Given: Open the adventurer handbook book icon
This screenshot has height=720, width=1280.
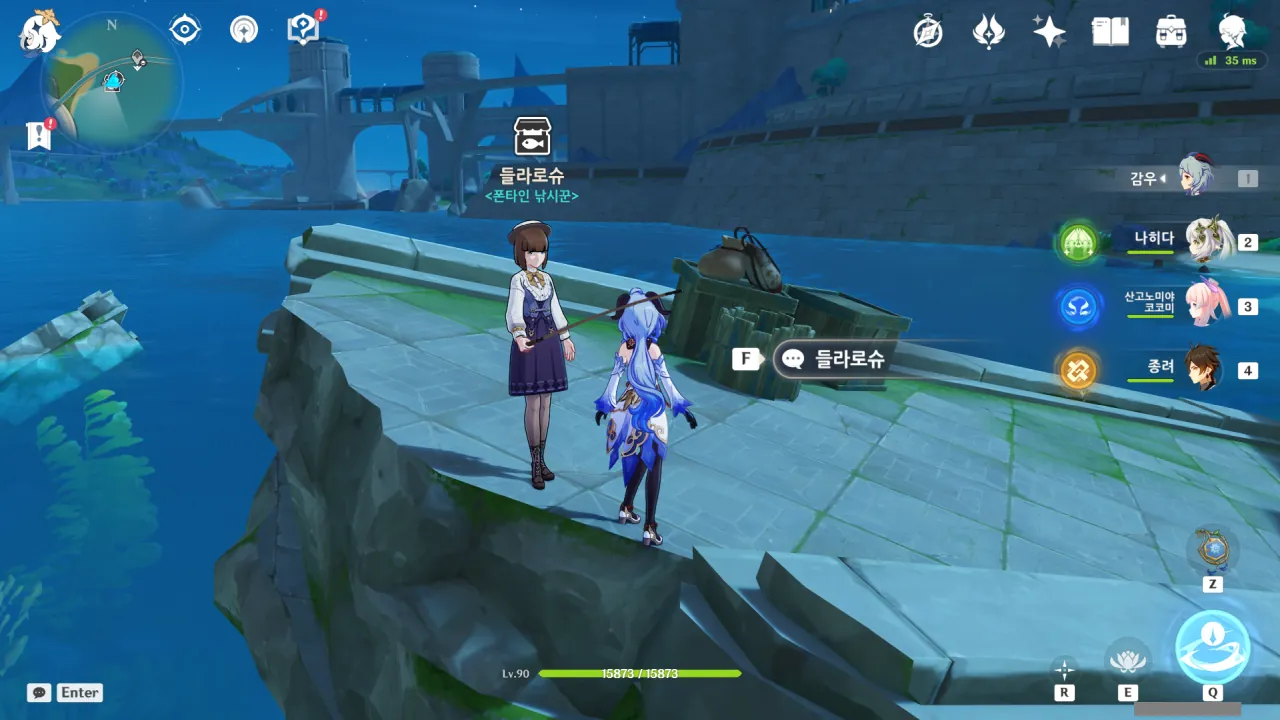Looking at the screenshot, I should pos(1110,32).
